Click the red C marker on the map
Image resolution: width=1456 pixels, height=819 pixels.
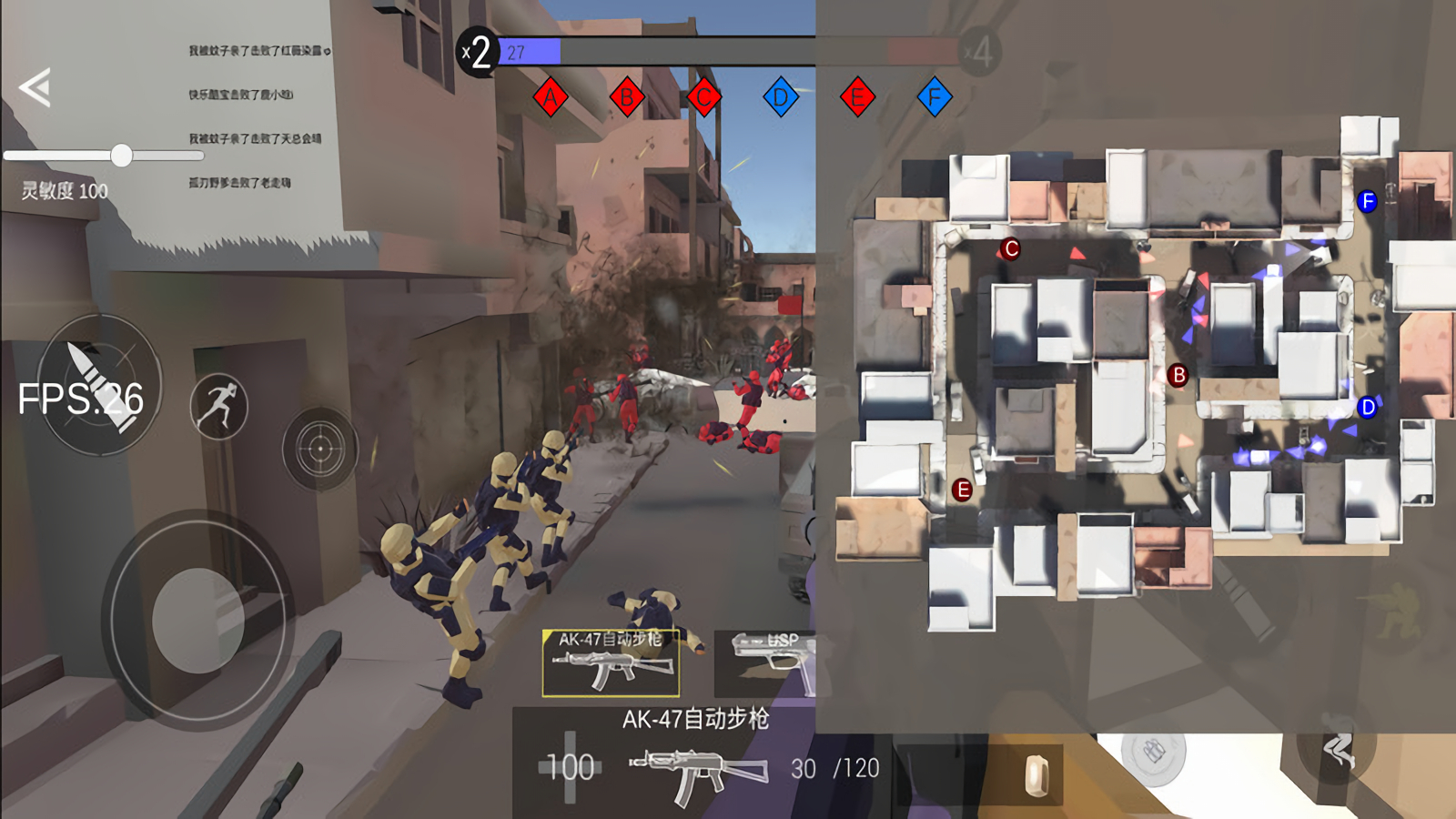1010,248
